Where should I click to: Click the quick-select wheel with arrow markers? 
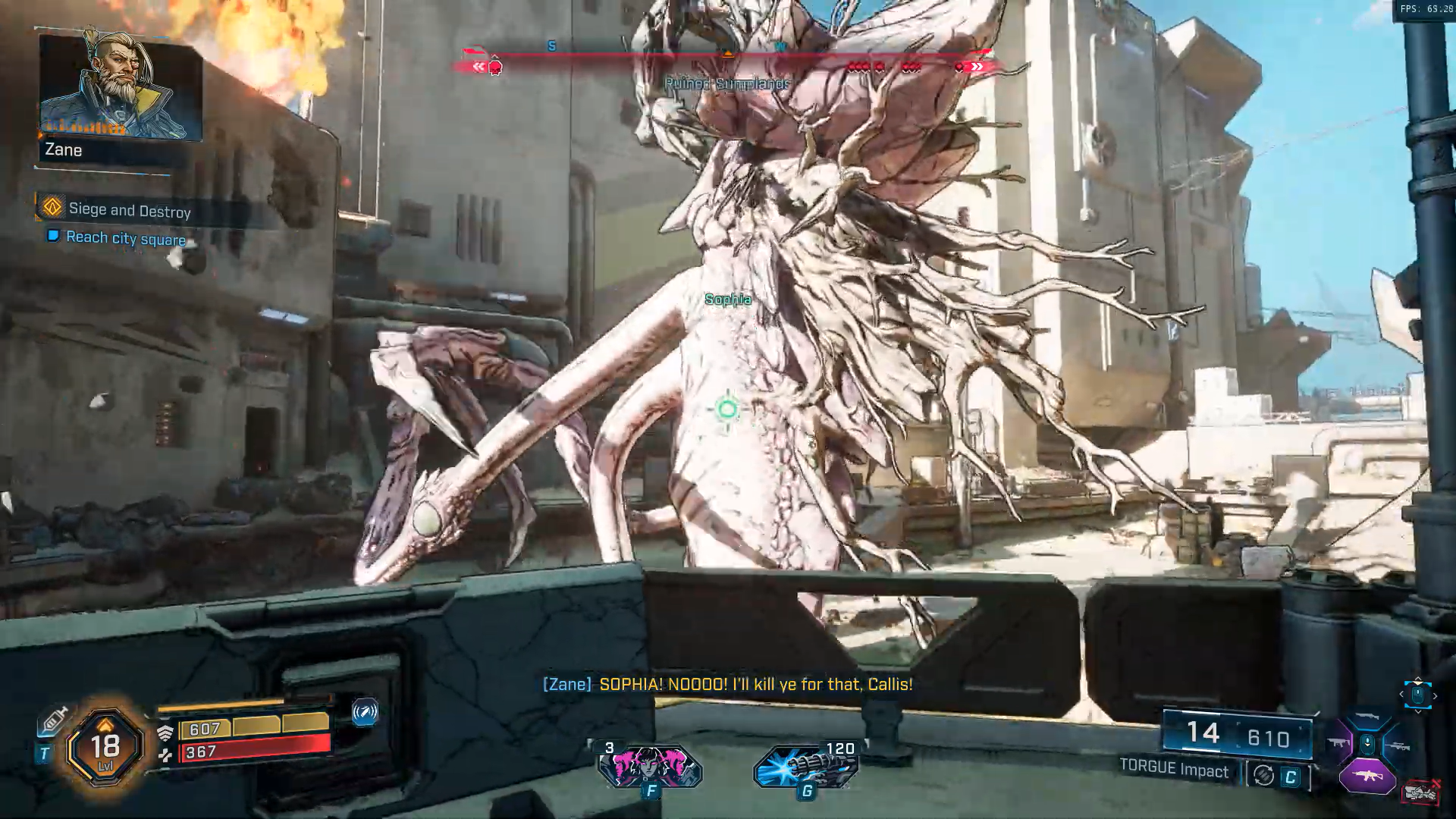pos(1417,694)
